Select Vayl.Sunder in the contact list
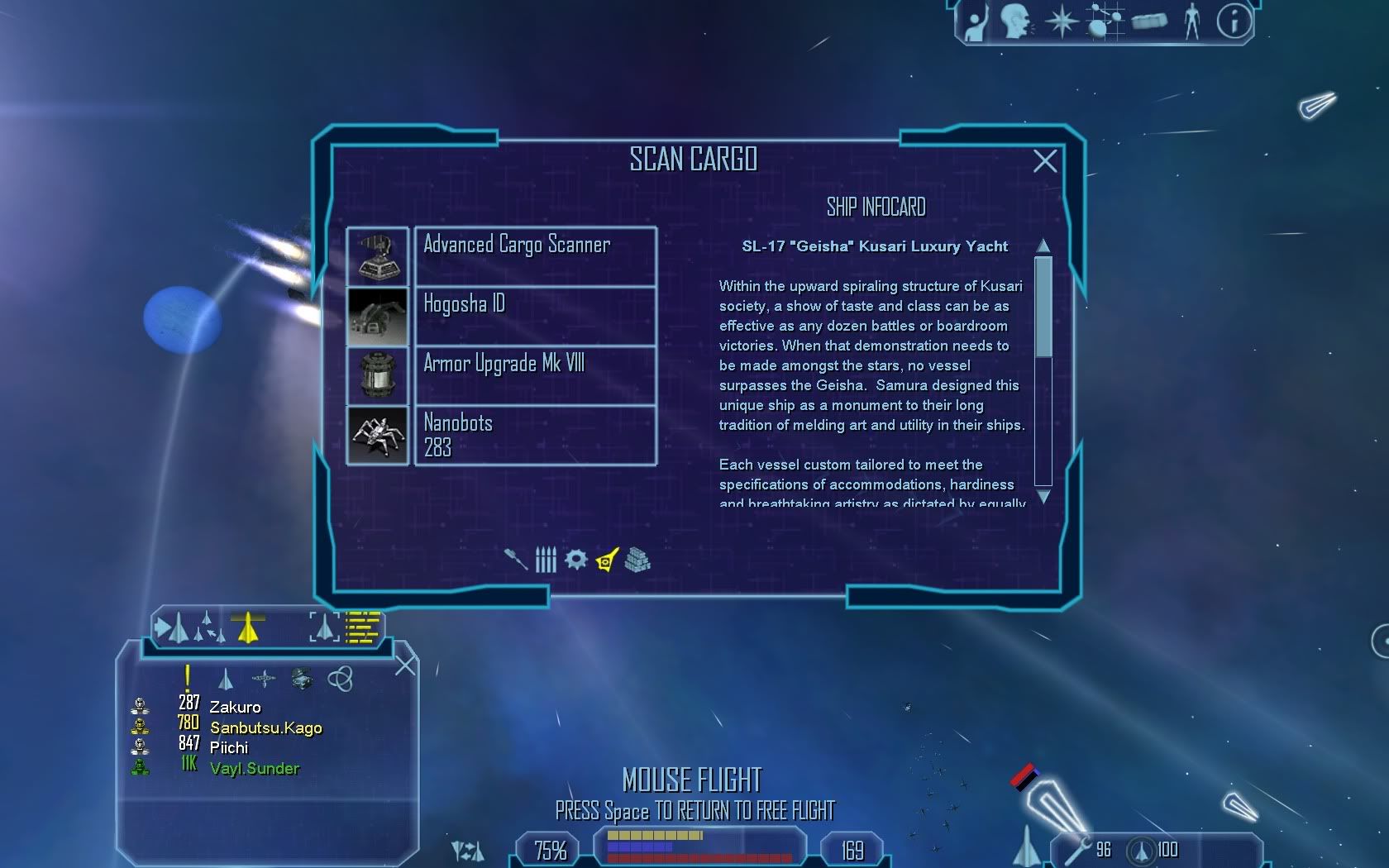This screenshot has width=1389, height=868. click(255, 768)
